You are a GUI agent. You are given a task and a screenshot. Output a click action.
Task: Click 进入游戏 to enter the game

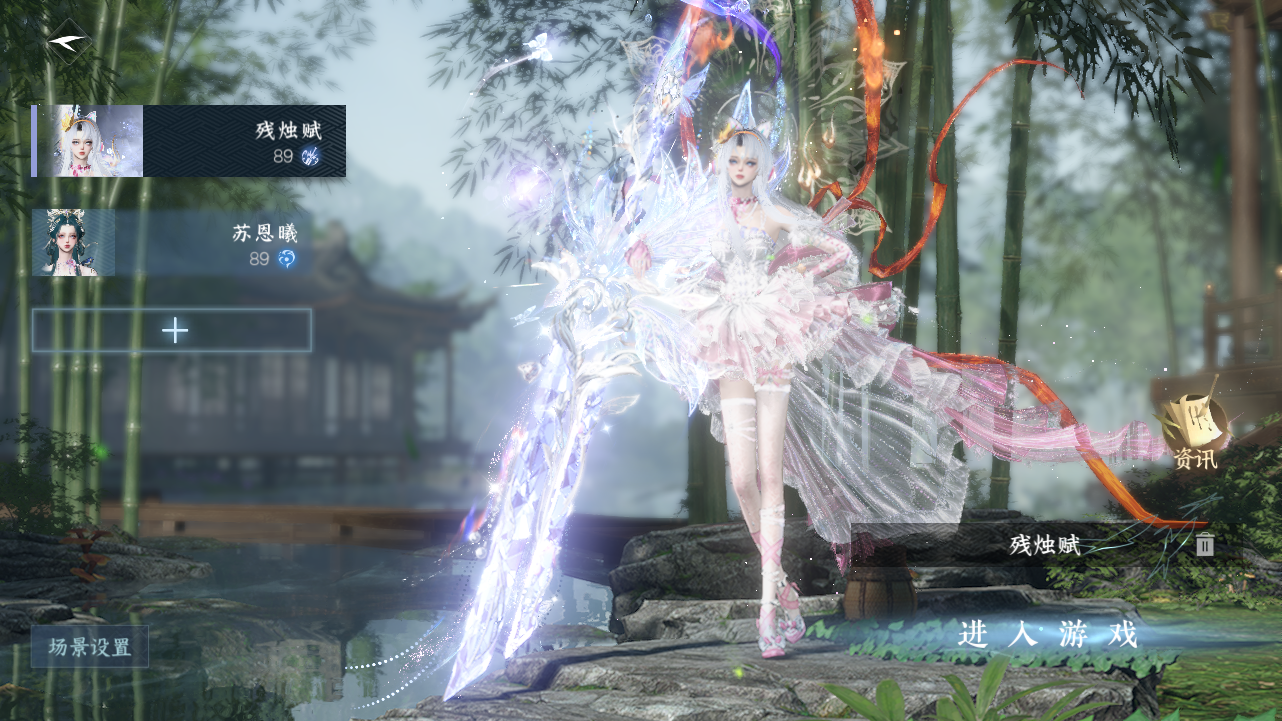tap(1047, 634)
